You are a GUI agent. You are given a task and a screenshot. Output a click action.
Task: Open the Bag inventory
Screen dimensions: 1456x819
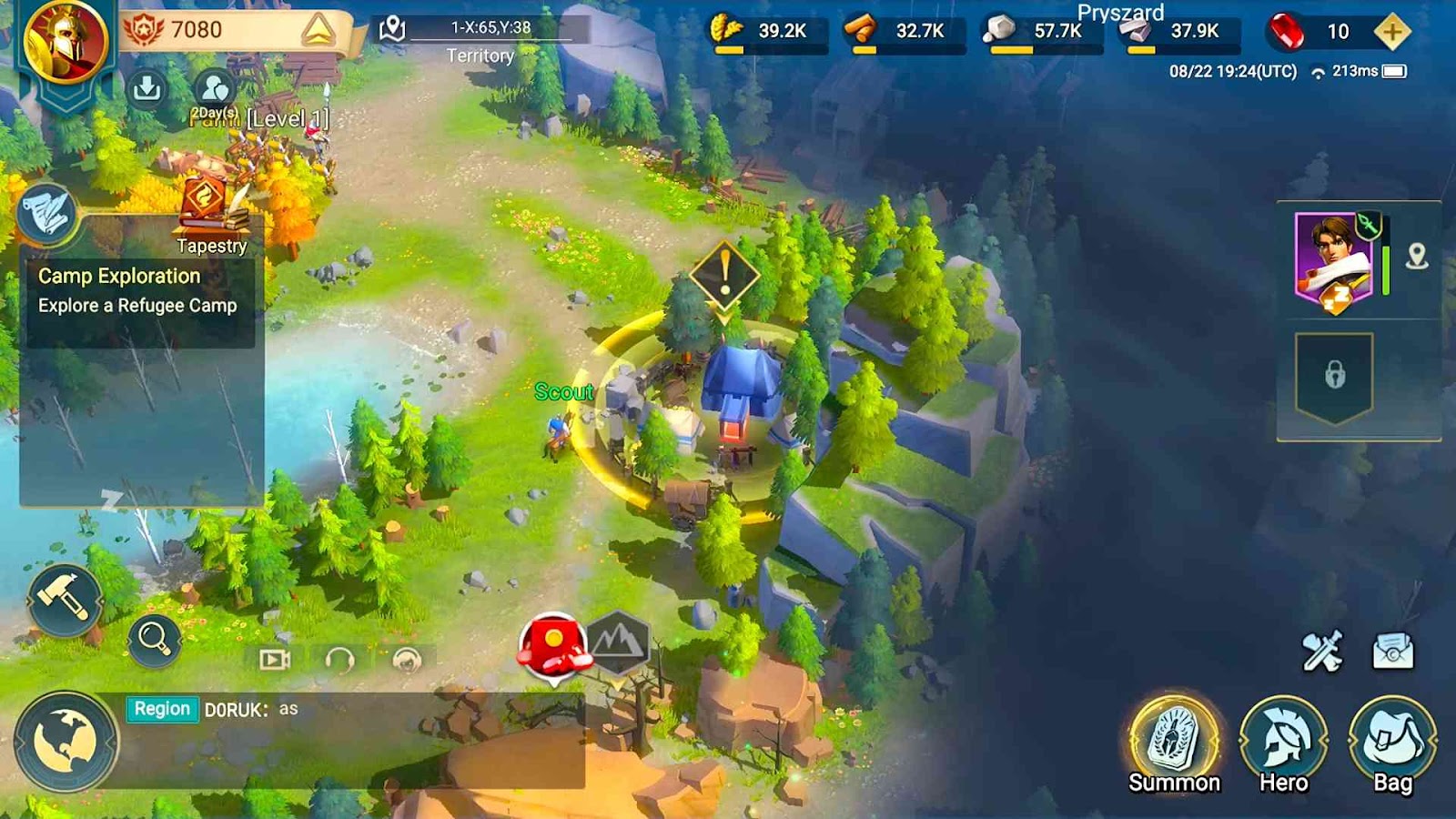[1392, 742]
